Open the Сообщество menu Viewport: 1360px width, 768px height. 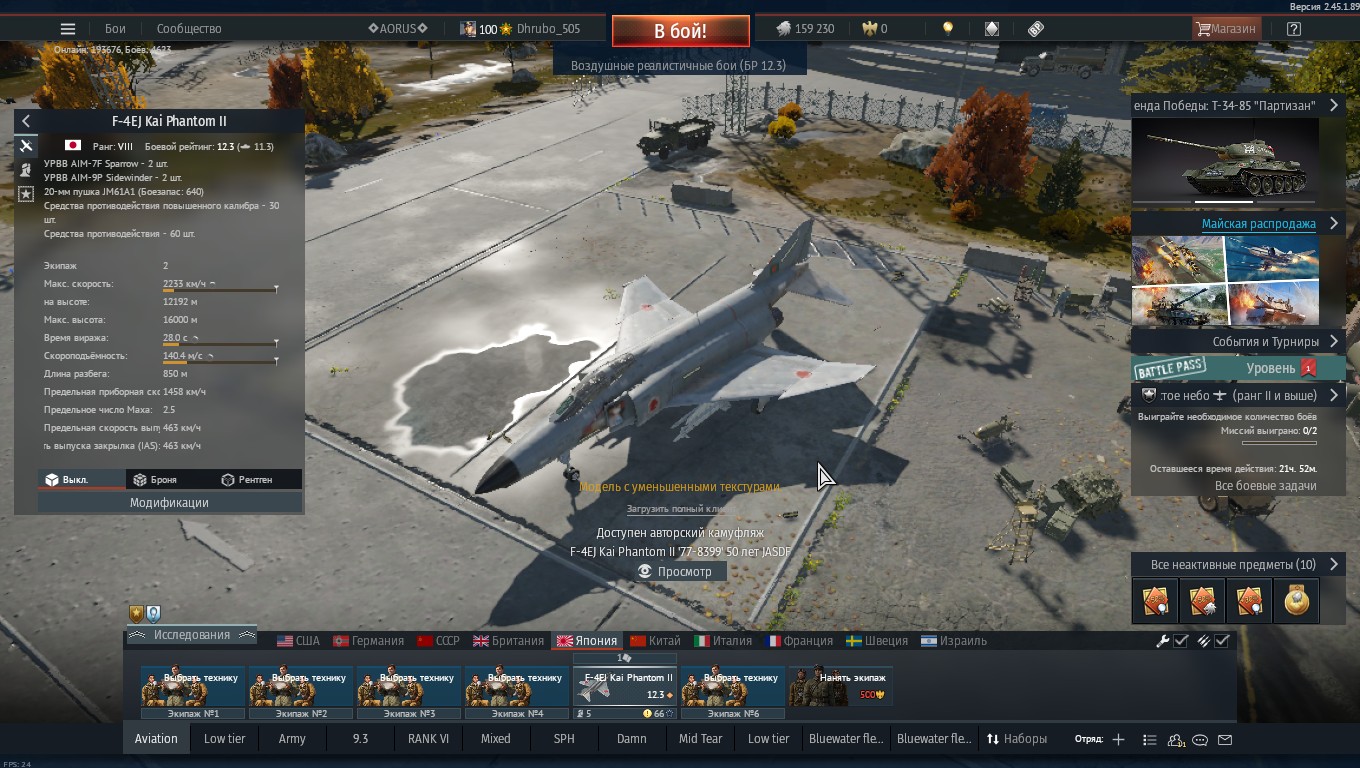189,29
